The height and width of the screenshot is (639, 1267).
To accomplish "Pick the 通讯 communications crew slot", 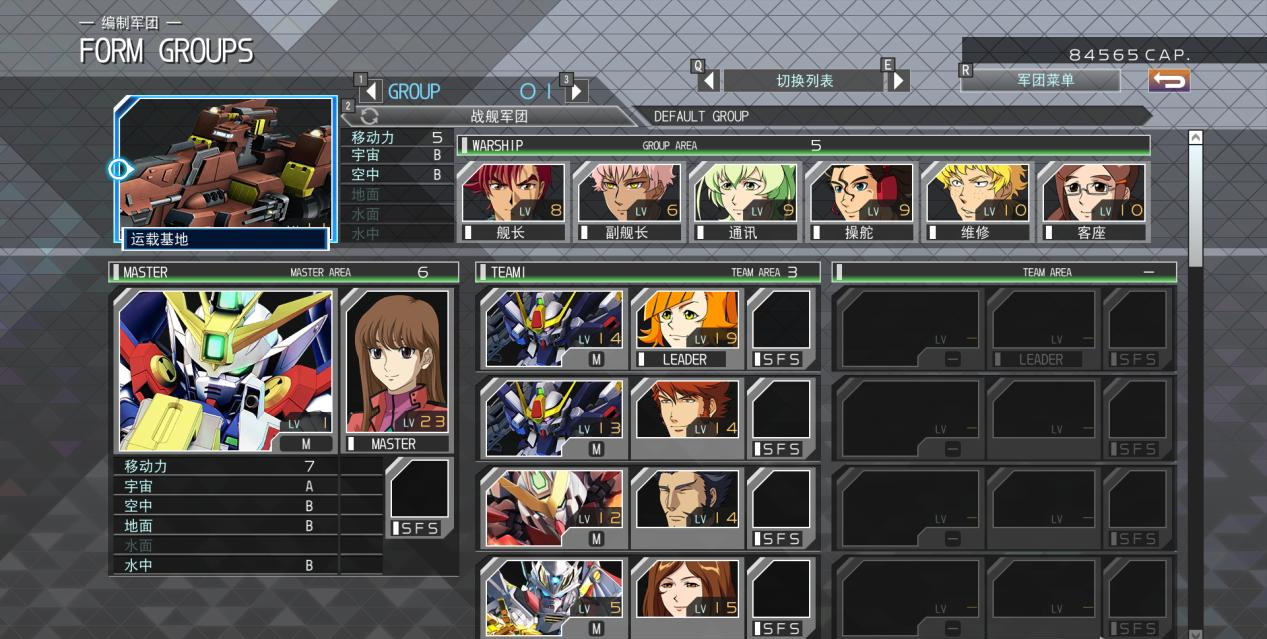I will click(x=745, y=201).
